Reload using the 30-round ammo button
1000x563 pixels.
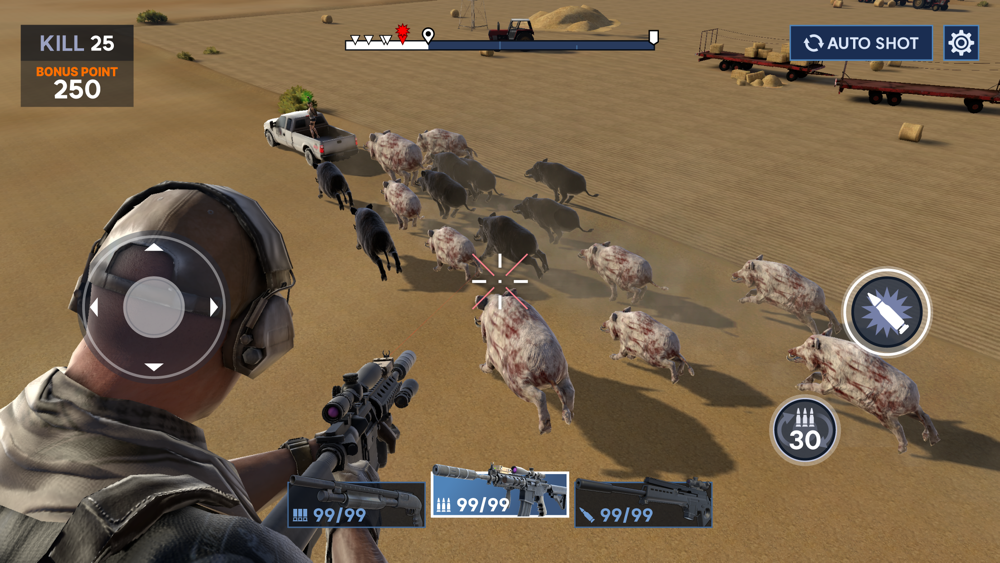(x=804, y=432)
